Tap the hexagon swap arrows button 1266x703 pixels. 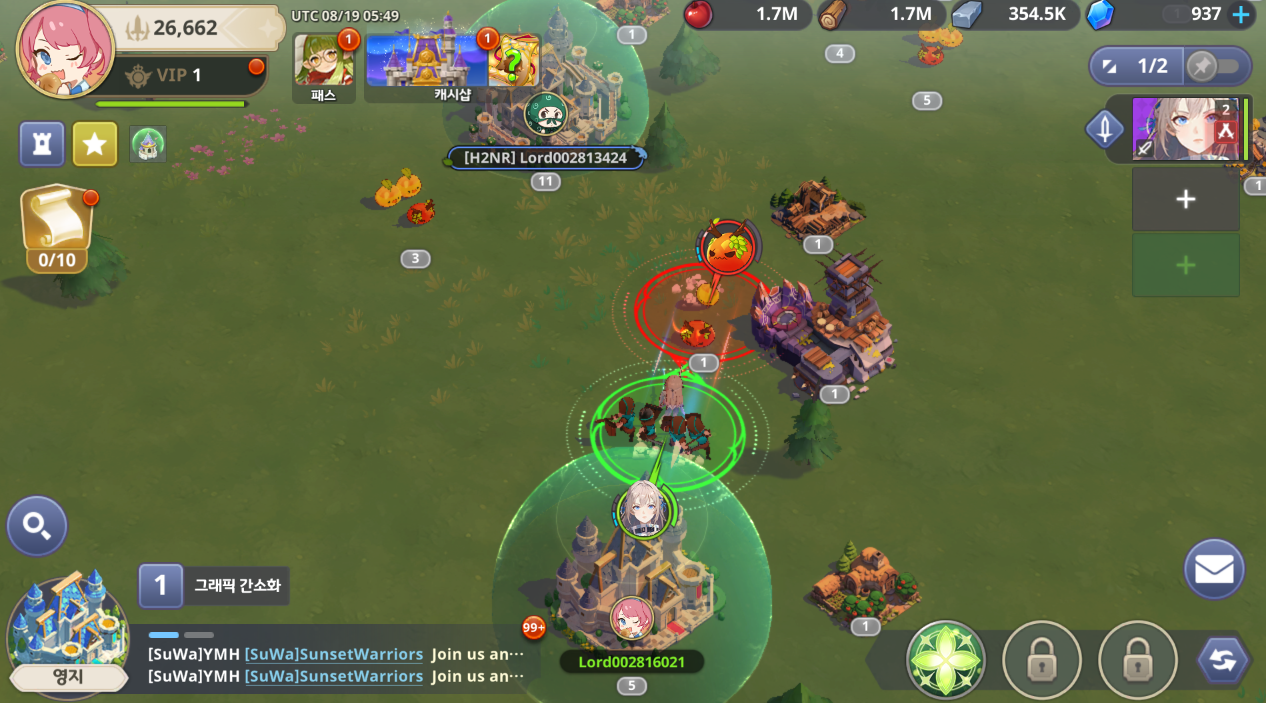[x=1223, y=660]
